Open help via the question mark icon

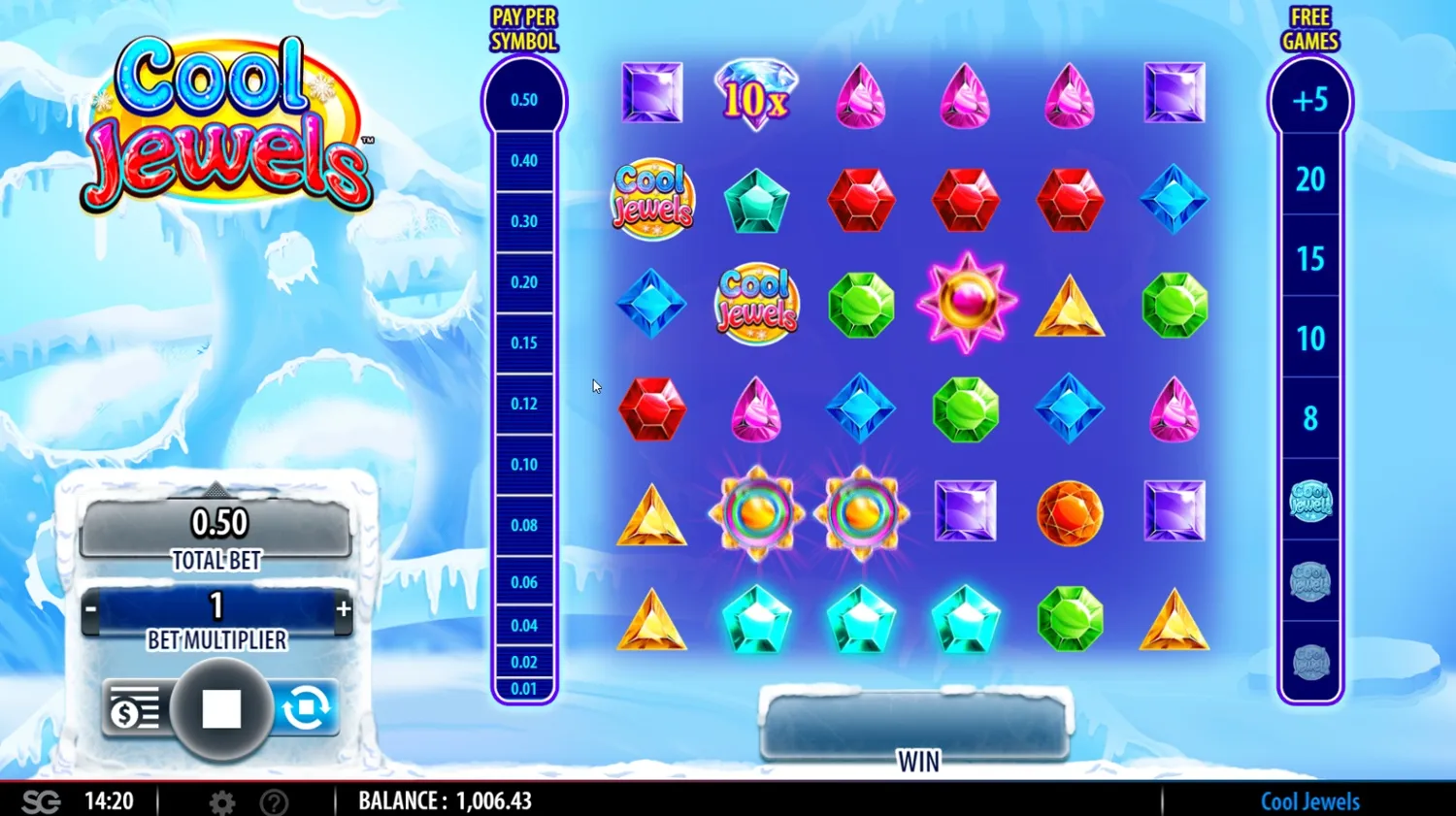[x=274, y=802]
